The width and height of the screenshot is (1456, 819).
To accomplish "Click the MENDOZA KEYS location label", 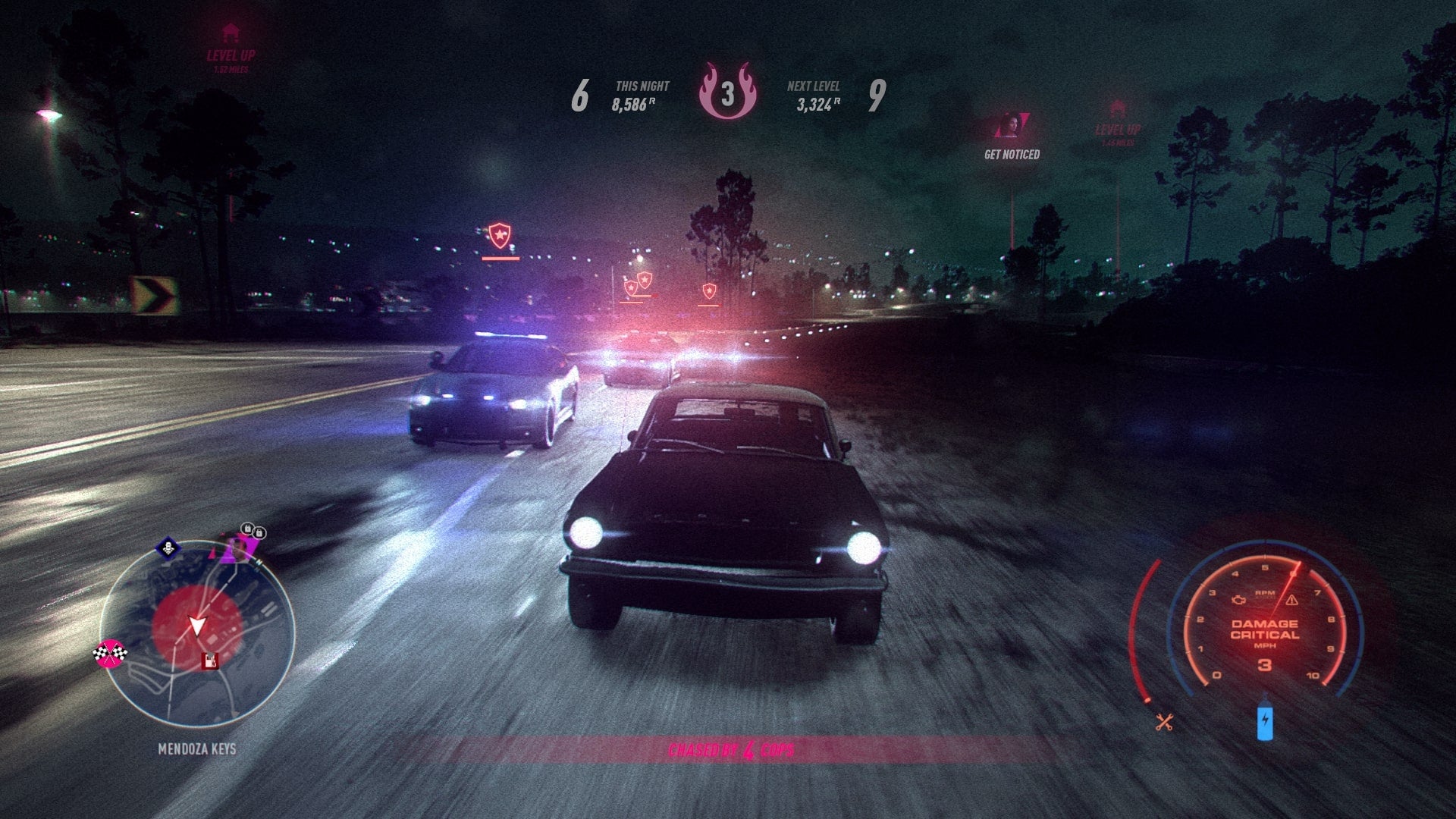I will click(197, 747).
